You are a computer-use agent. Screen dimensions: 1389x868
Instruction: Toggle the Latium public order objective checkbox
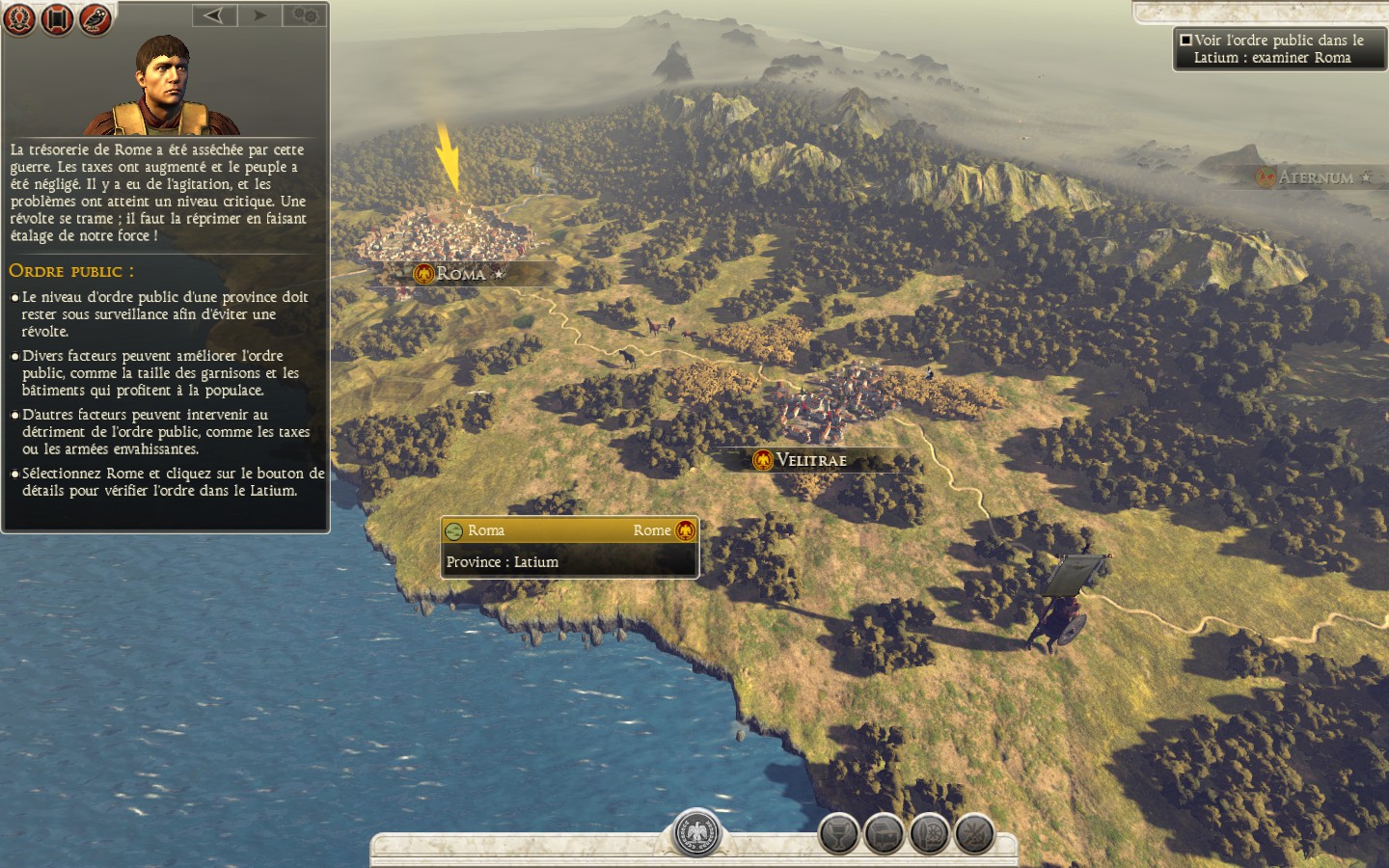coord(1185,41)
